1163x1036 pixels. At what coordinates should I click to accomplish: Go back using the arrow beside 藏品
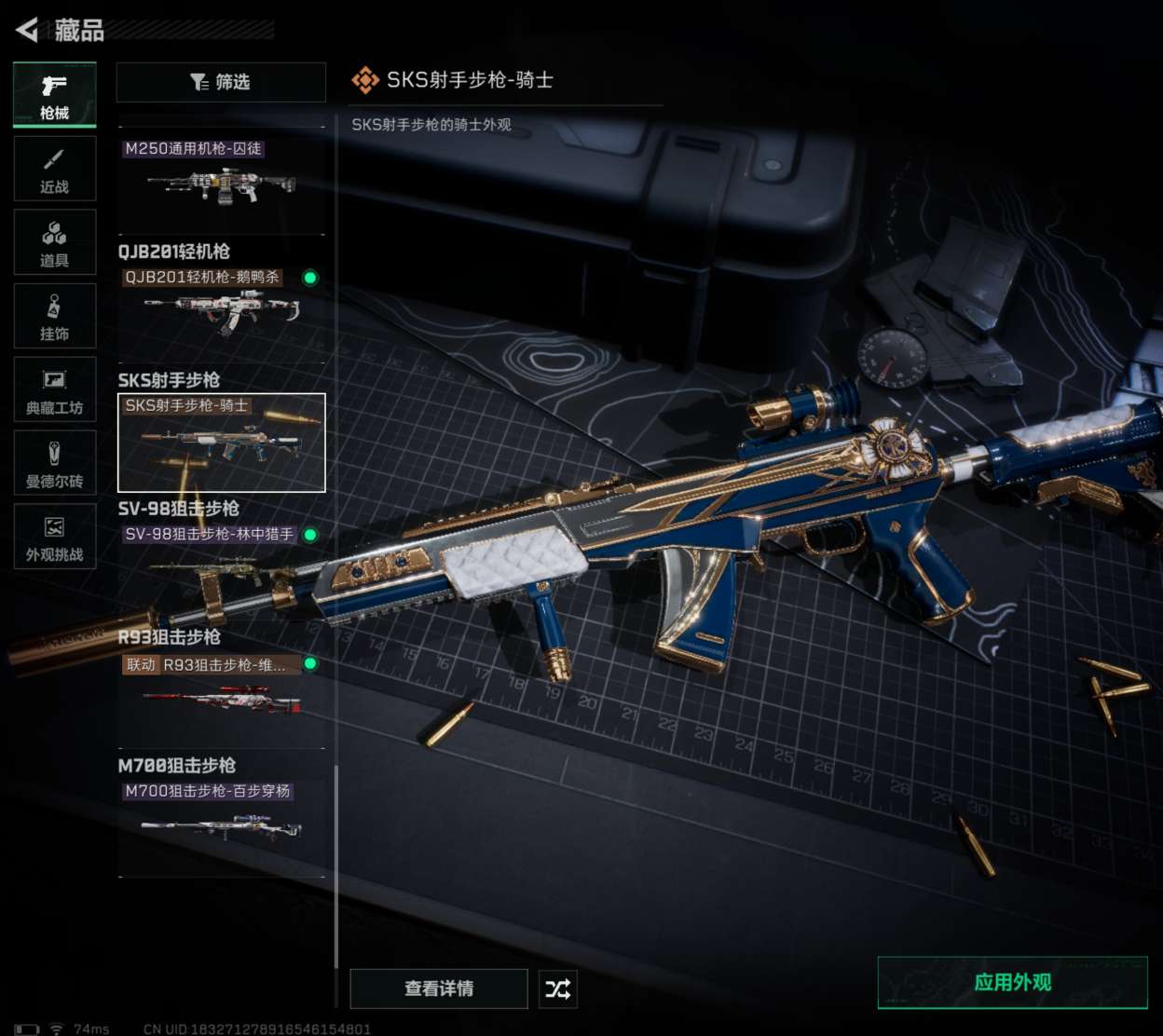click(28, 30)
